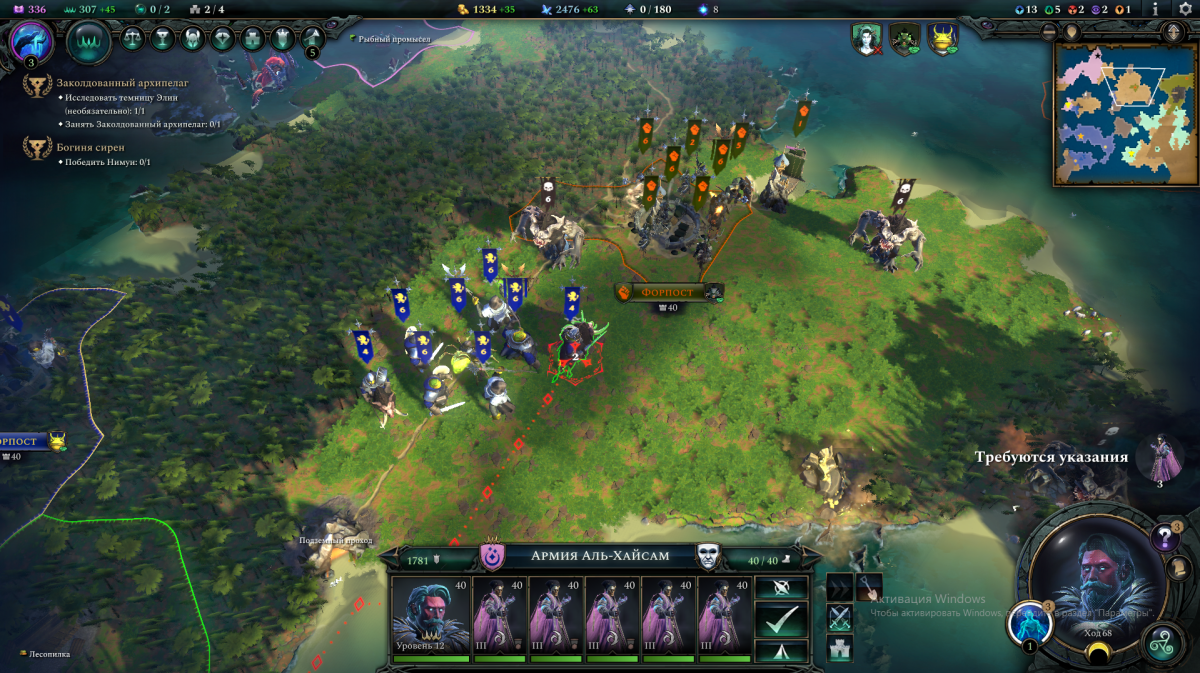Open the diplomacy scales icon
The width and height of the screenshot is (1200, 673).
132,39
